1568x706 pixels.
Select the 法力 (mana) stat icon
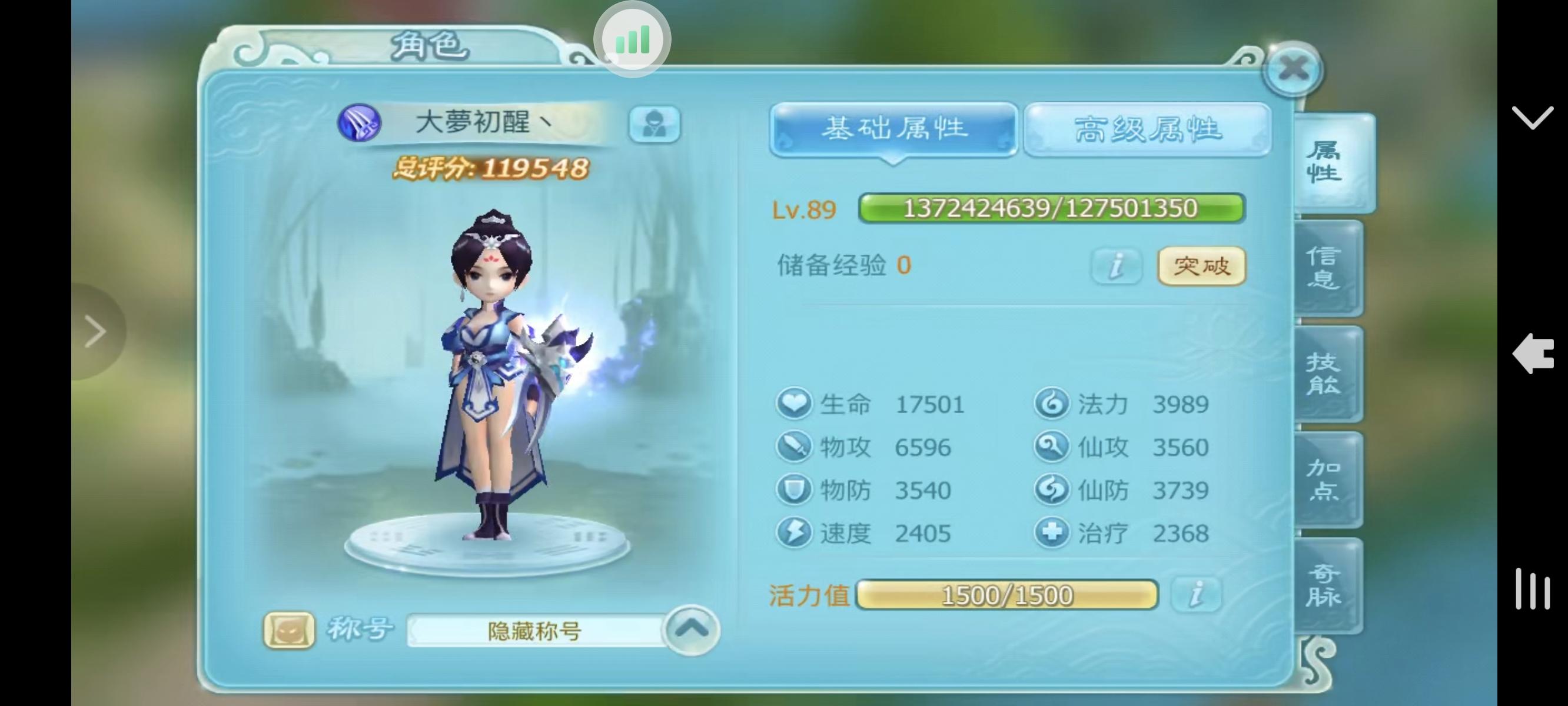[x=1052, y=404]
